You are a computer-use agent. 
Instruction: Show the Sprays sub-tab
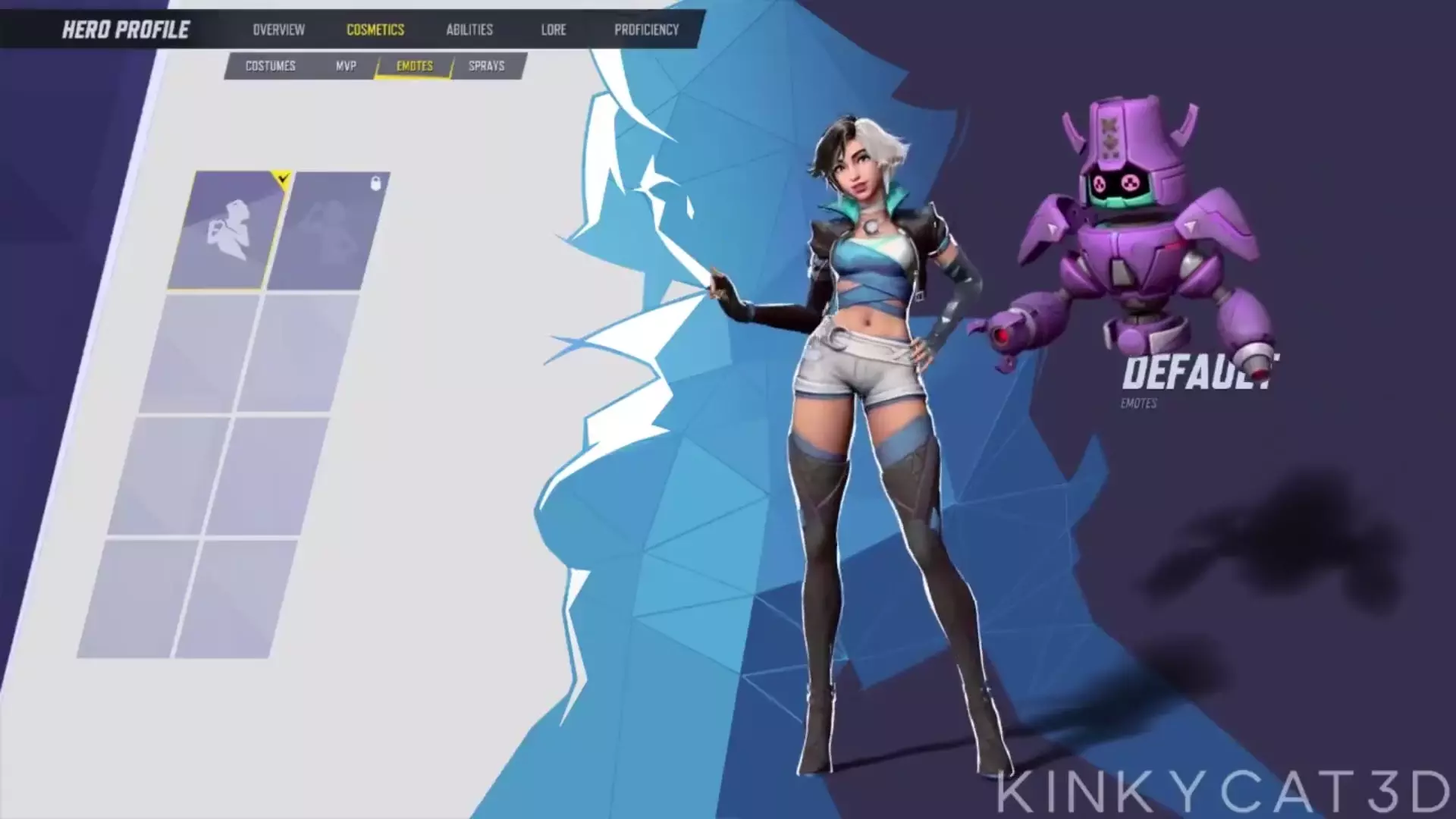(486, 66)
